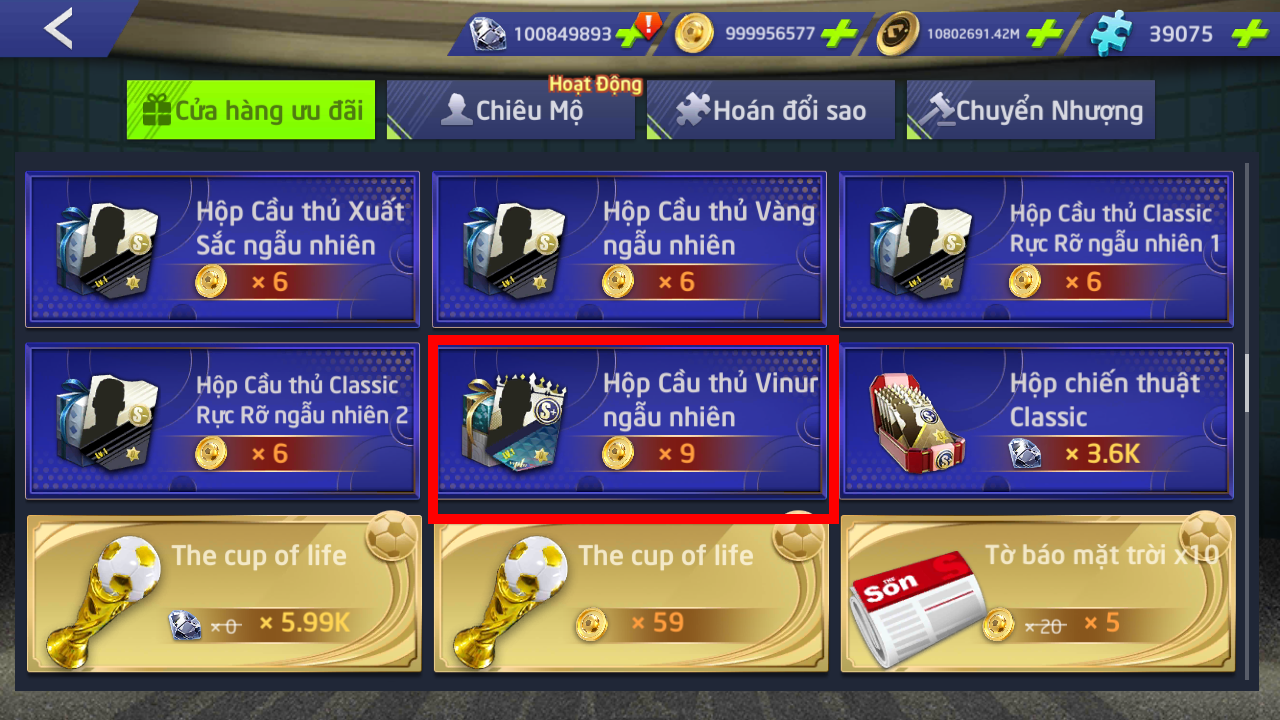
Task: Top up the dark coin currency
Action: tap(1044, 34)
